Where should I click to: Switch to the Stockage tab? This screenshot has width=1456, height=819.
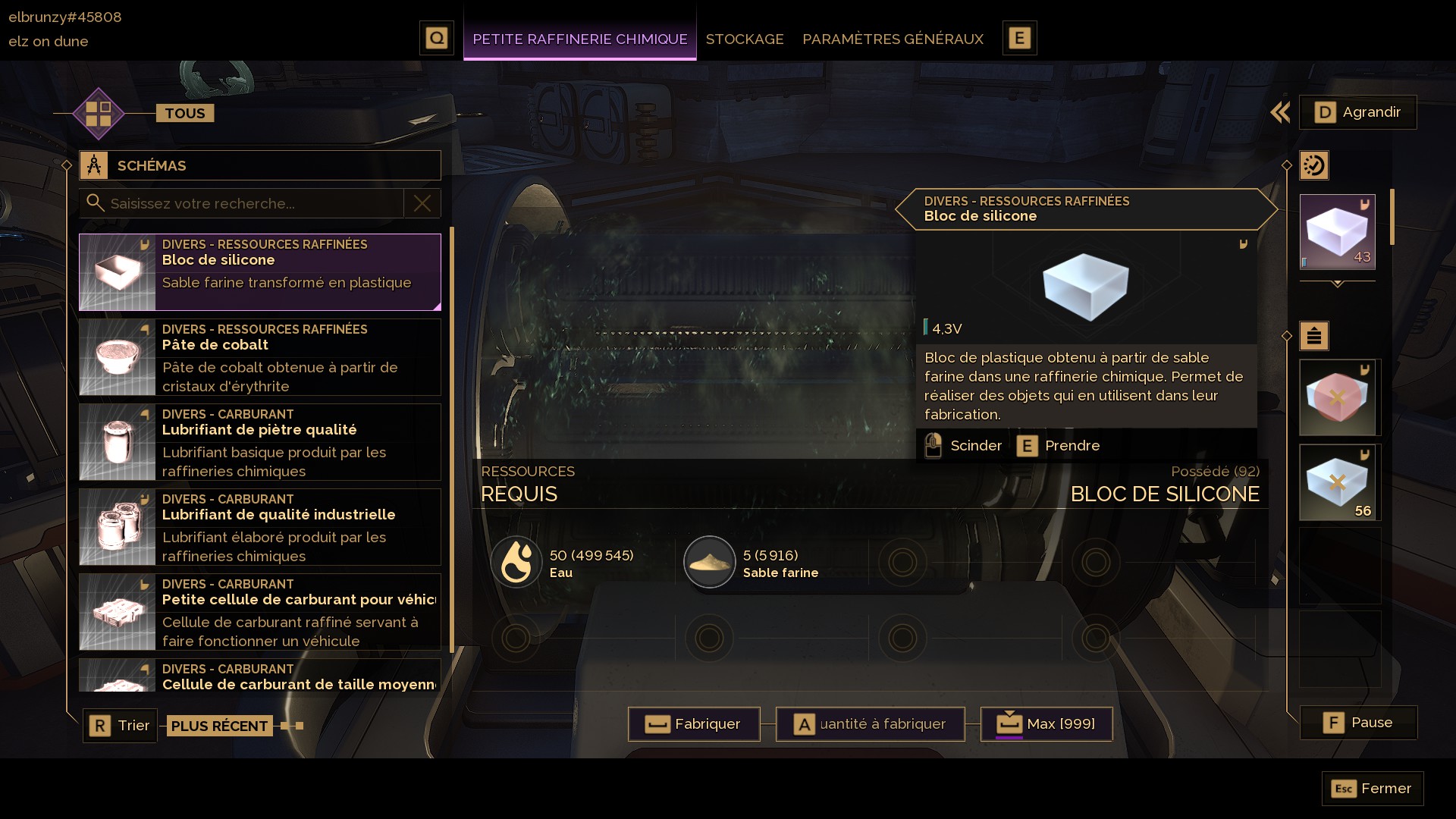coord(744,39)
